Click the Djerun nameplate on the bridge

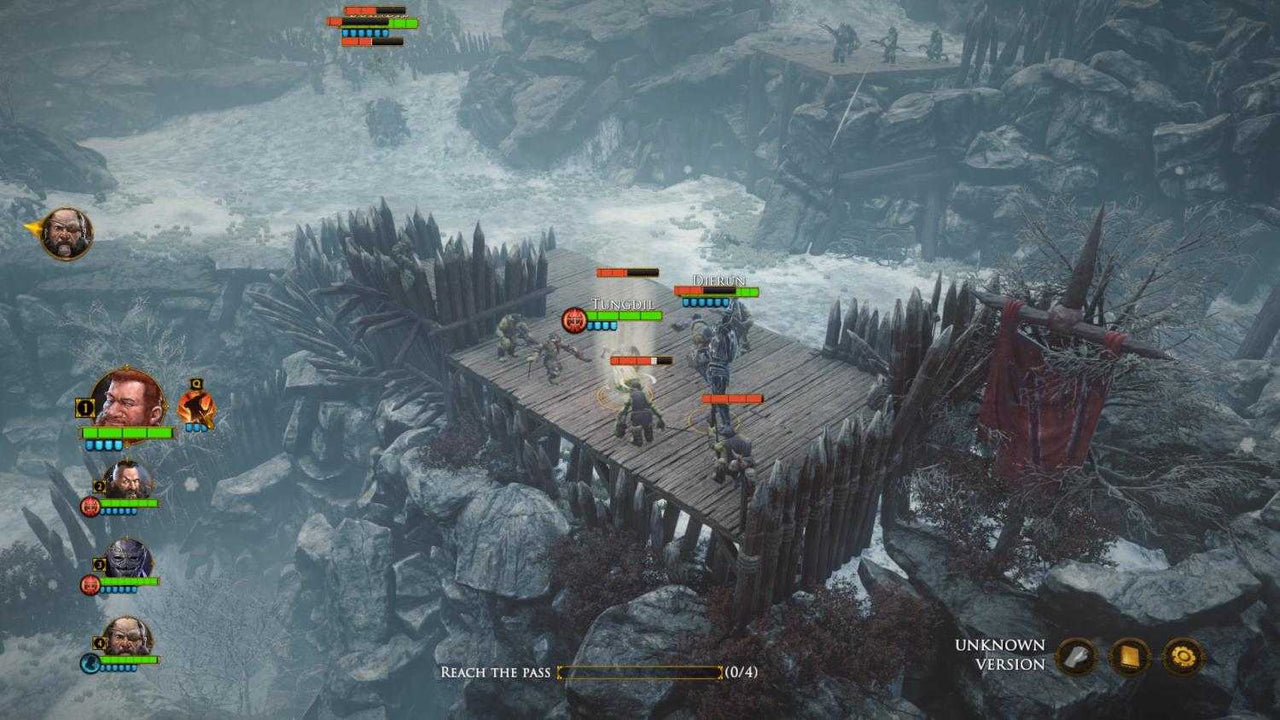click(x=718, y=281)
